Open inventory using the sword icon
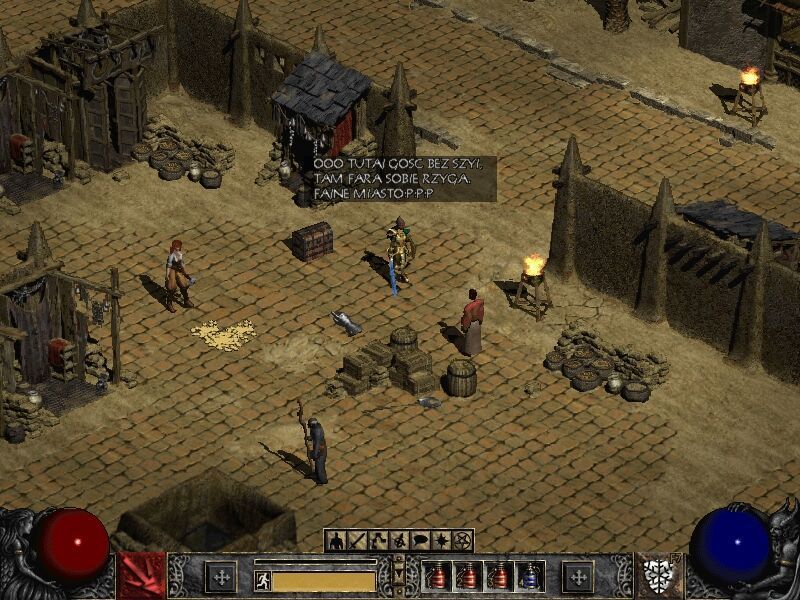This screenshot has height=600, width=800. pyautogui.click(x=357, y=541)
